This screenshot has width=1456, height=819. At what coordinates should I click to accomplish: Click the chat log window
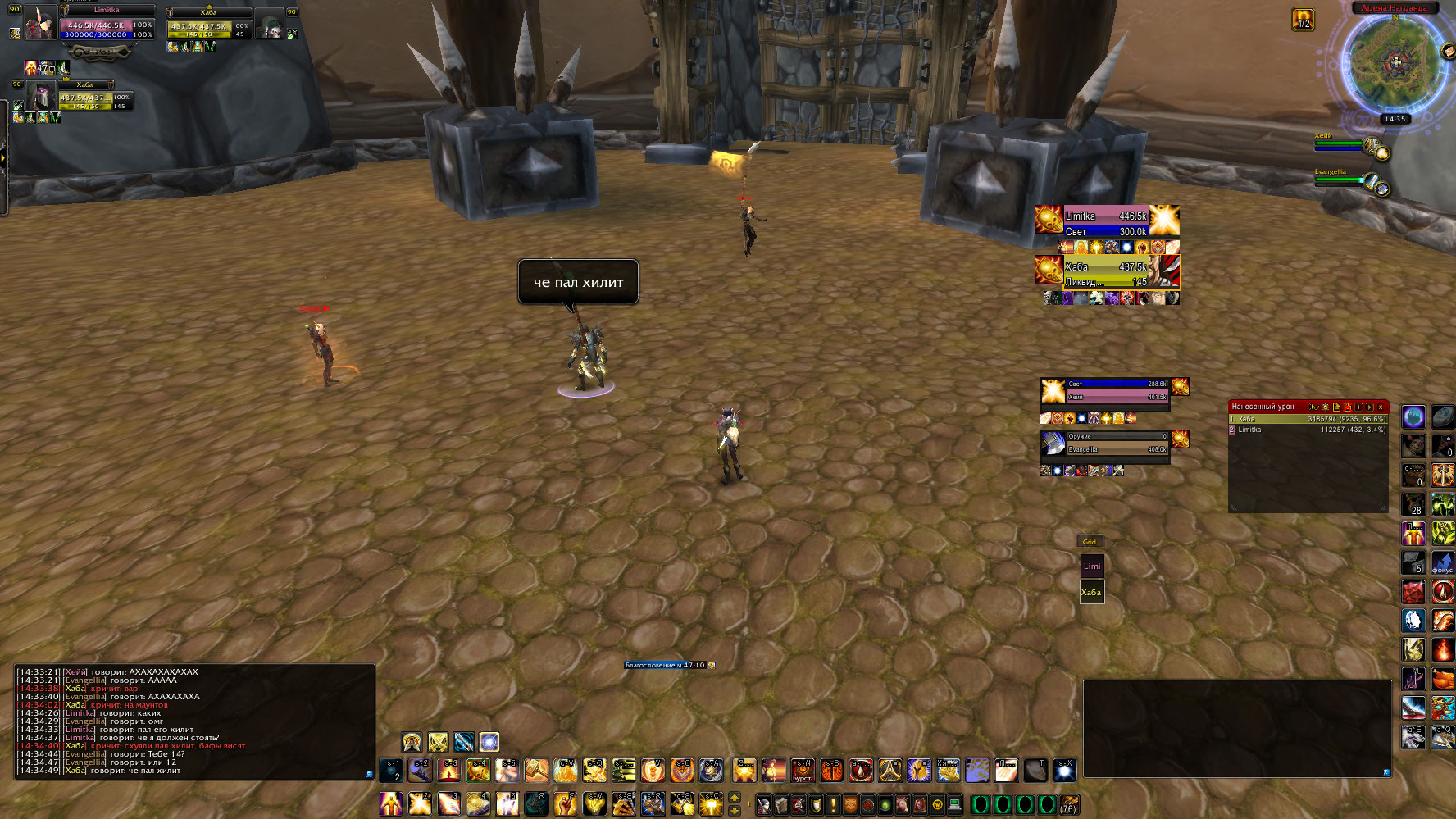coord(194,721)
